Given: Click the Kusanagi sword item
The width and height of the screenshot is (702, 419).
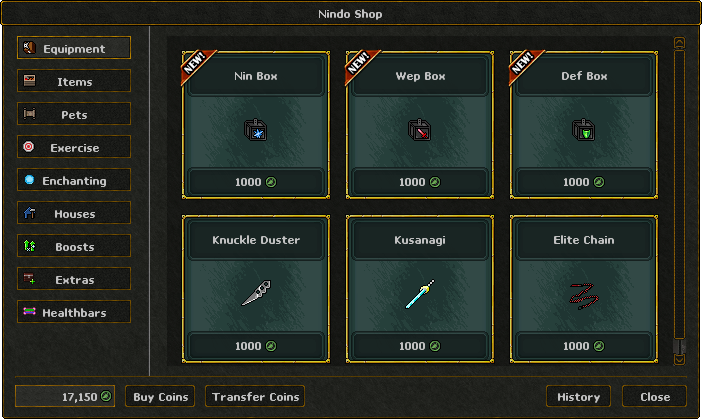Looking at the screenshot, I should [x=419, y=289].
